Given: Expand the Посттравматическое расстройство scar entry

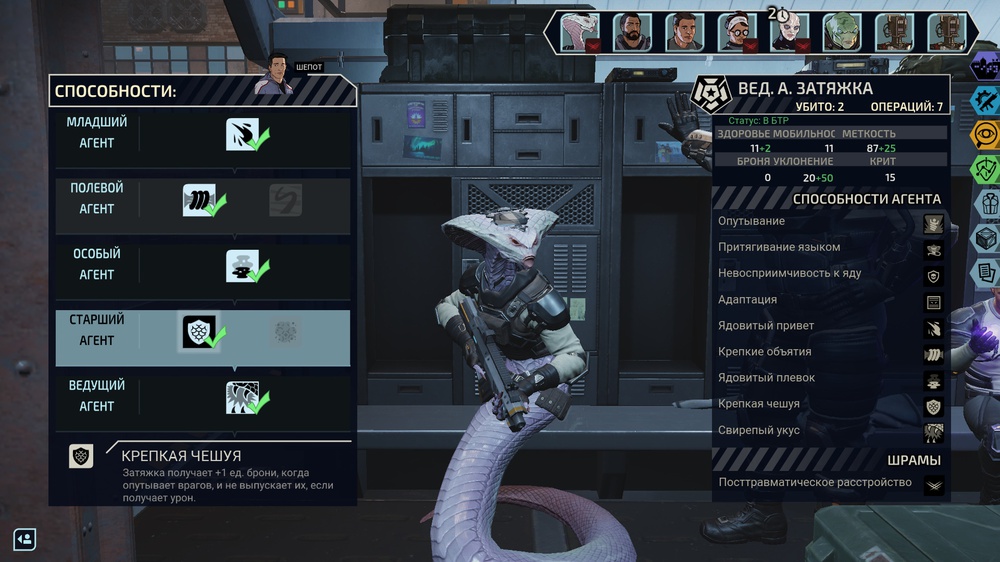Looking at the screenshot, I should 933,484.
